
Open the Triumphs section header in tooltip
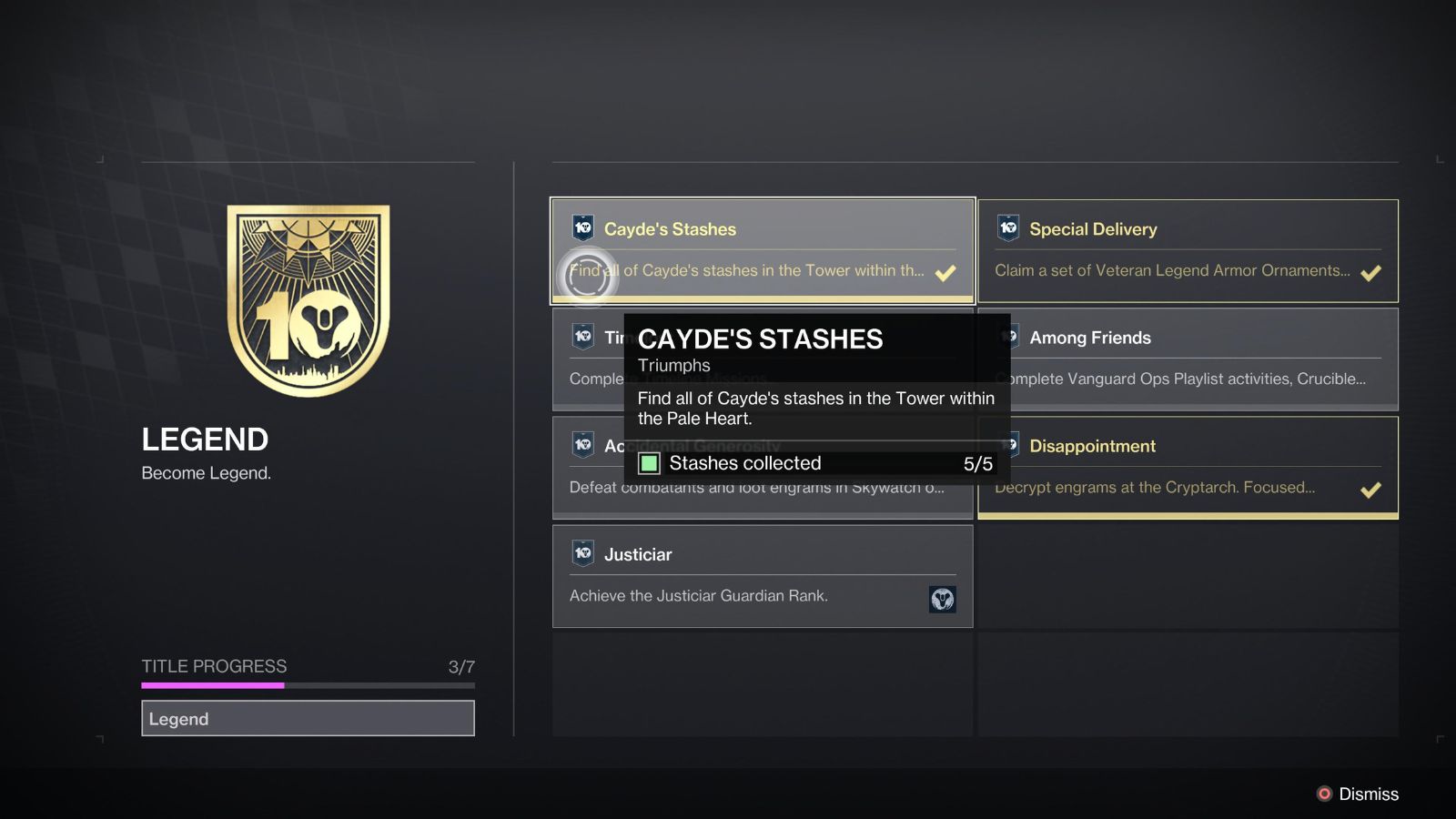[674, 366]
